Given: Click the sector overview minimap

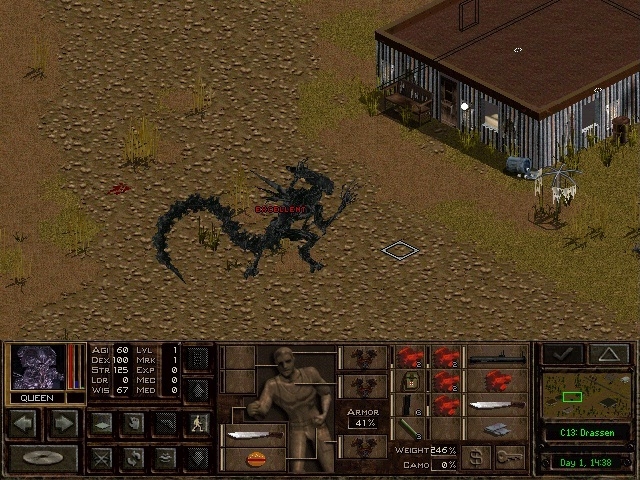Looking at the screenshot, I should tap(586, 395).
